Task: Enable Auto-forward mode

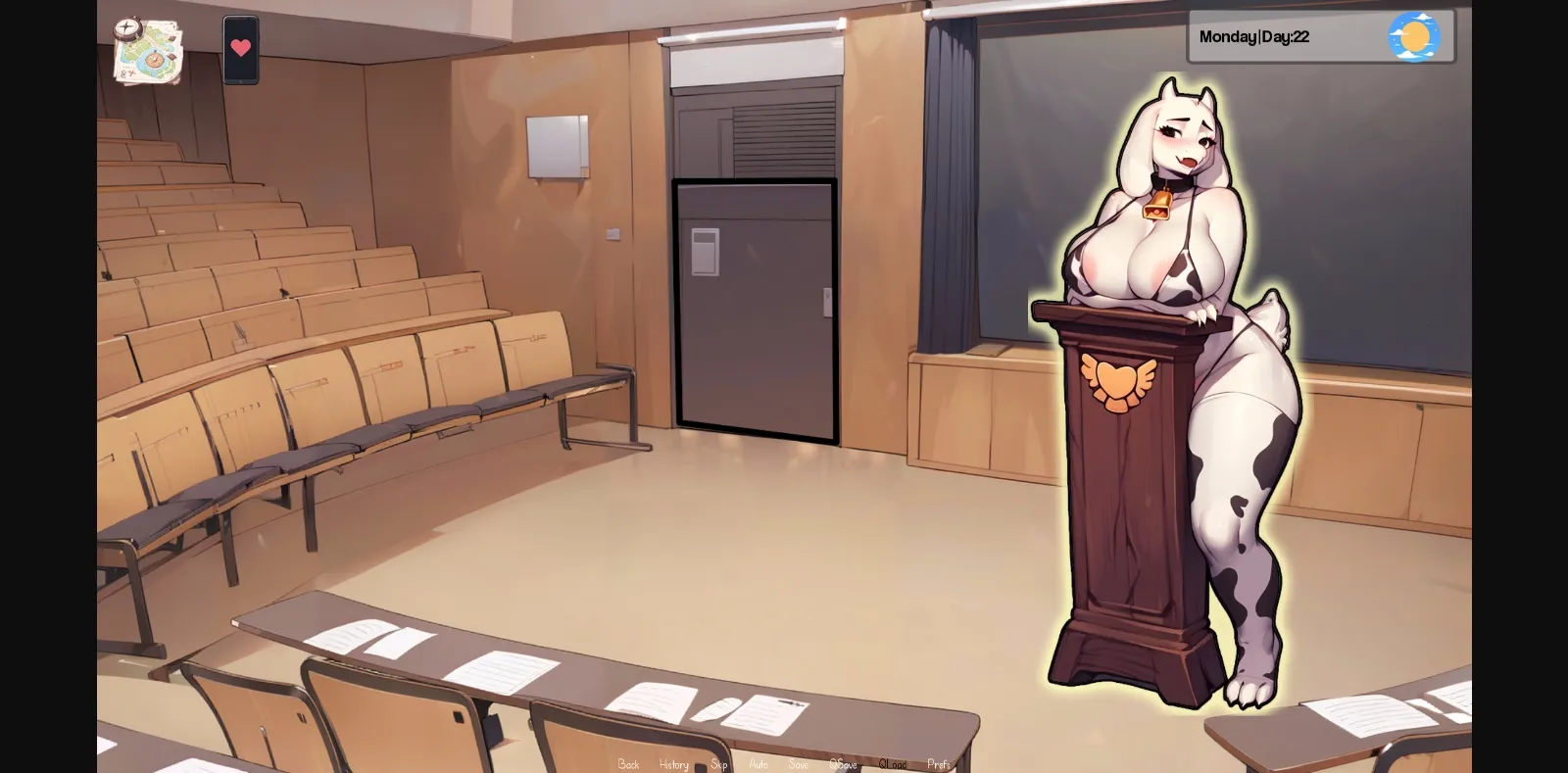Action: coord(757,764)
